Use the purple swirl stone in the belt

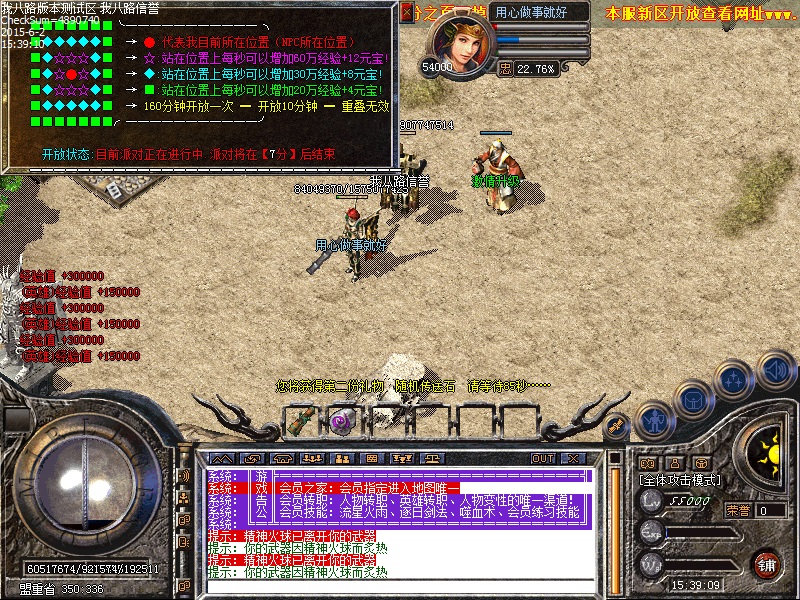coord(341,422)
